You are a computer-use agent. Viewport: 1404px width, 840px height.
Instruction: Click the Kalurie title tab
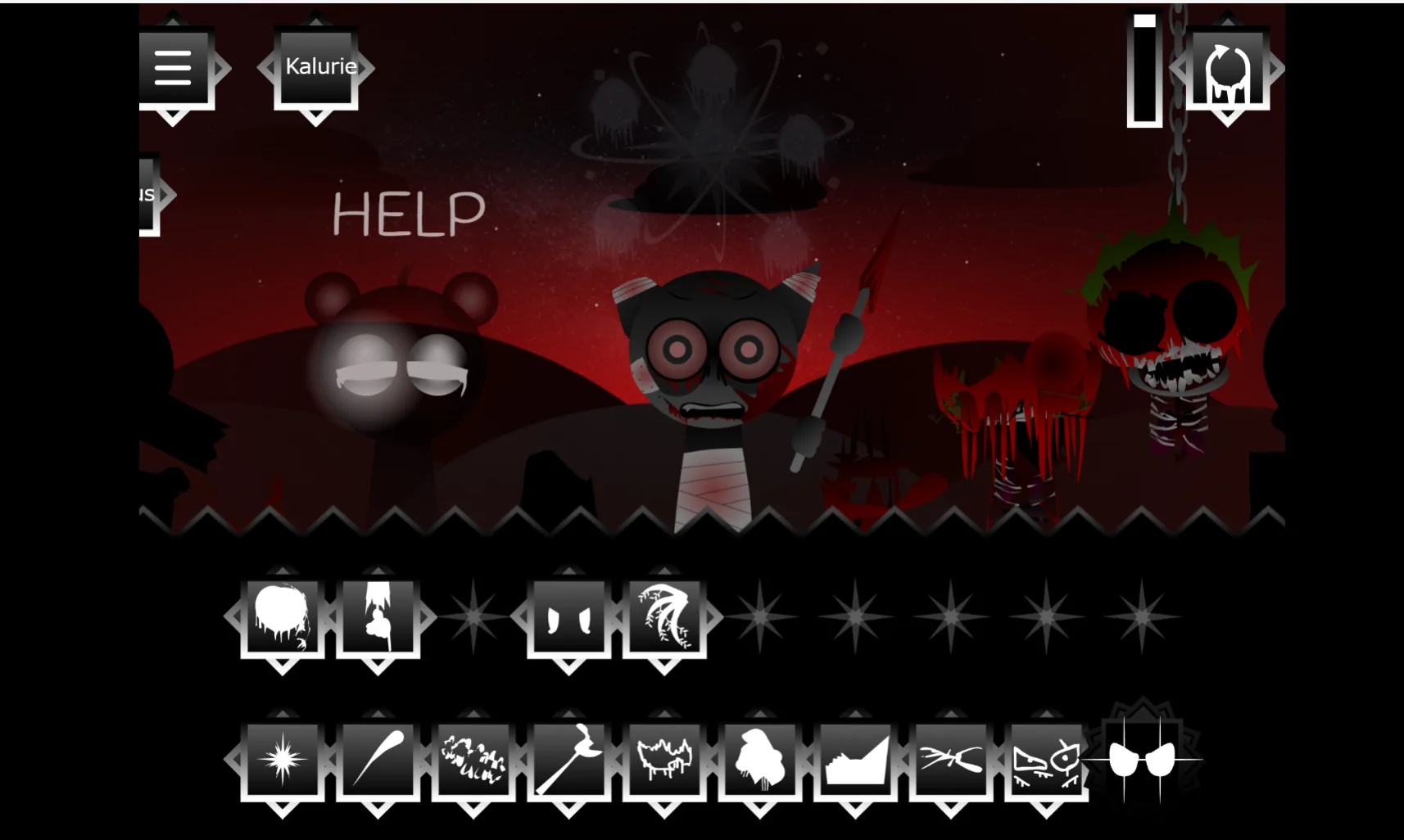[x=319, y=67]
